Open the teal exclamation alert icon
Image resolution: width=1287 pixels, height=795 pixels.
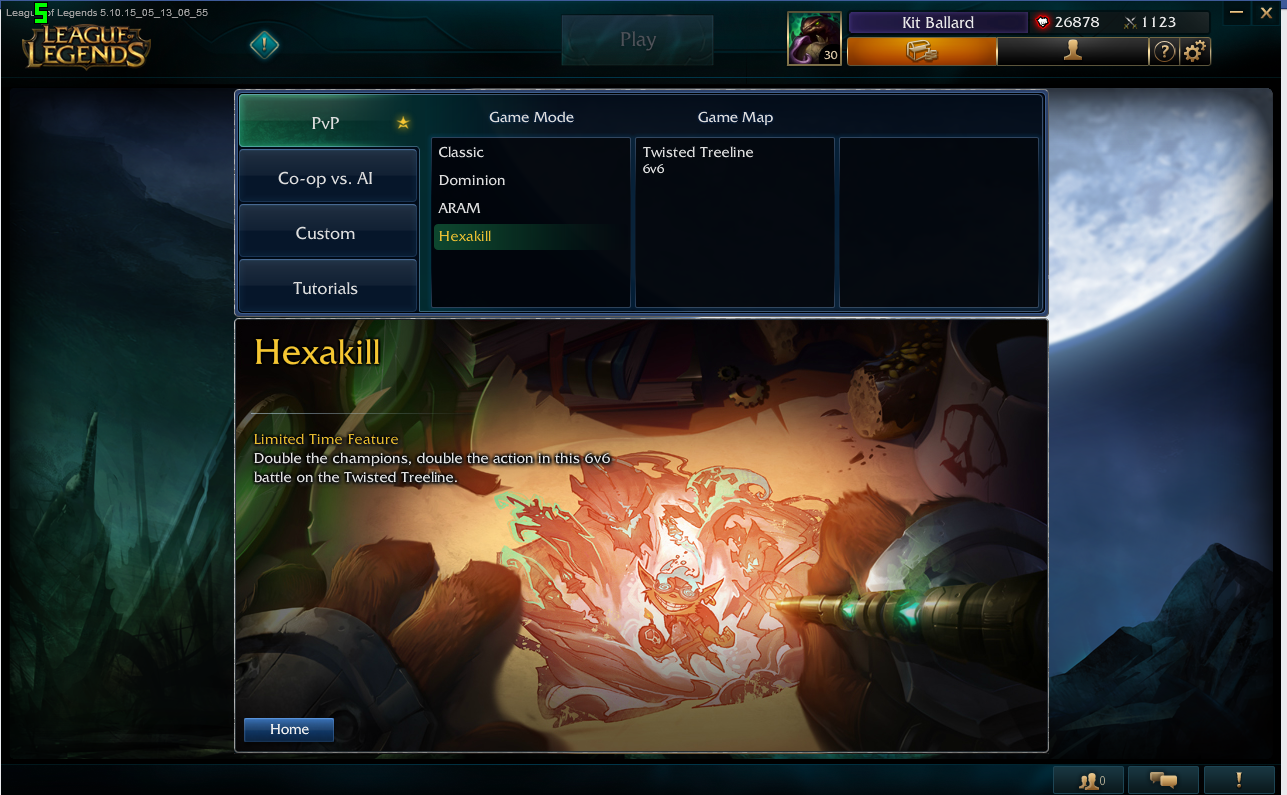point(264,44)
